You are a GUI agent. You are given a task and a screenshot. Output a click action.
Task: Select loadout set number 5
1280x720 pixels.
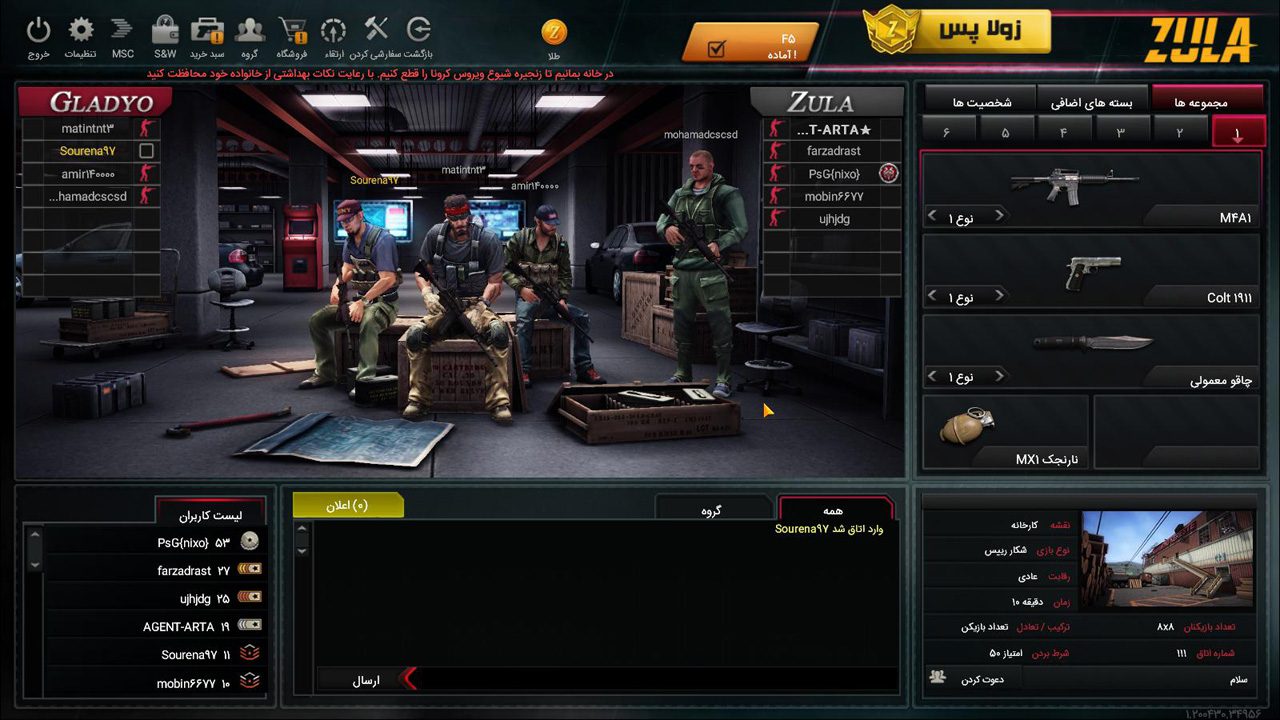coord(1005,132)
